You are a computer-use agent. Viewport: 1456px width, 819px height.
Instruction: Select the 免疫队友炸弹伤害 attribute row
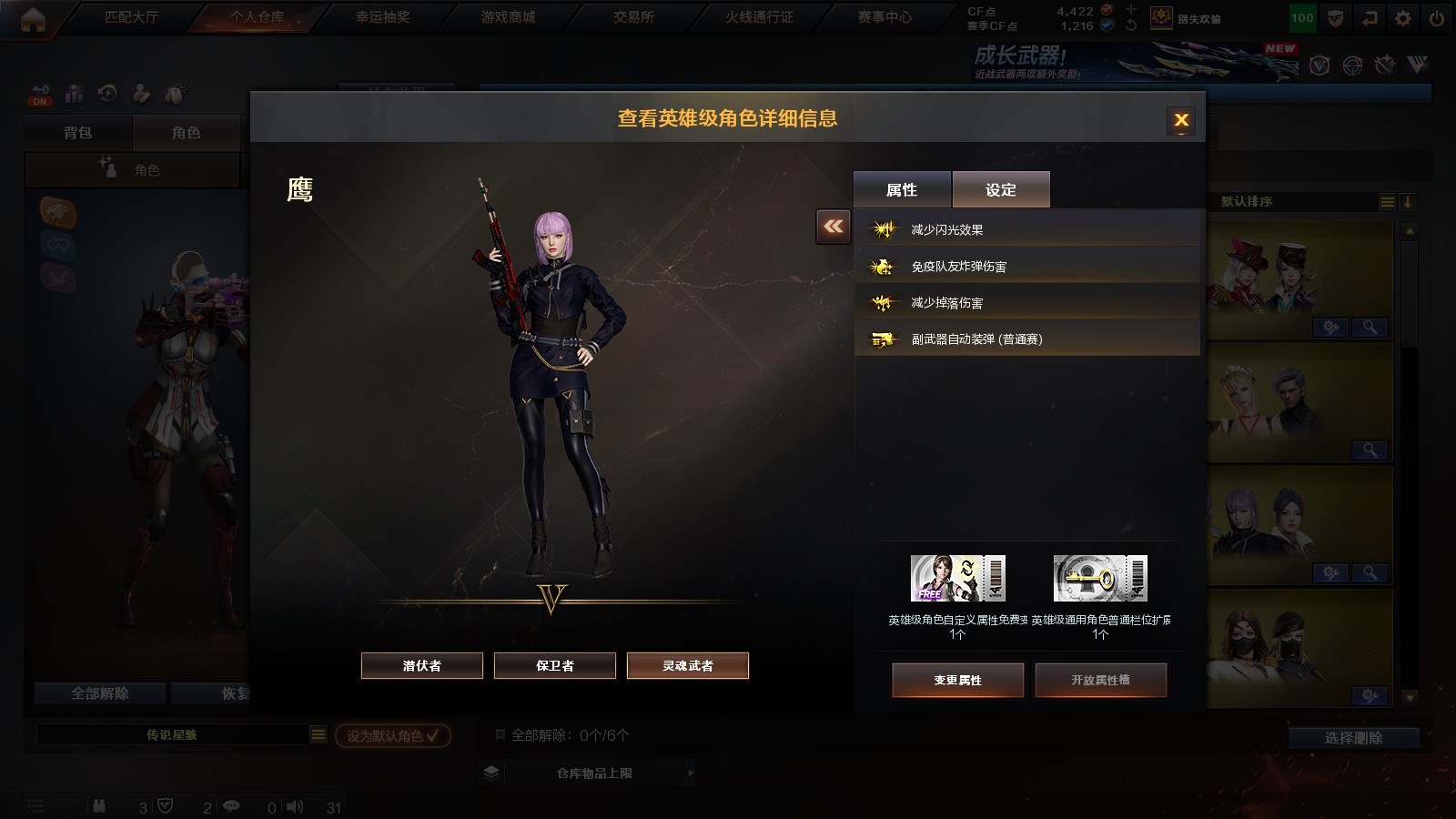pyautogui.click(x=1026, y=266)
